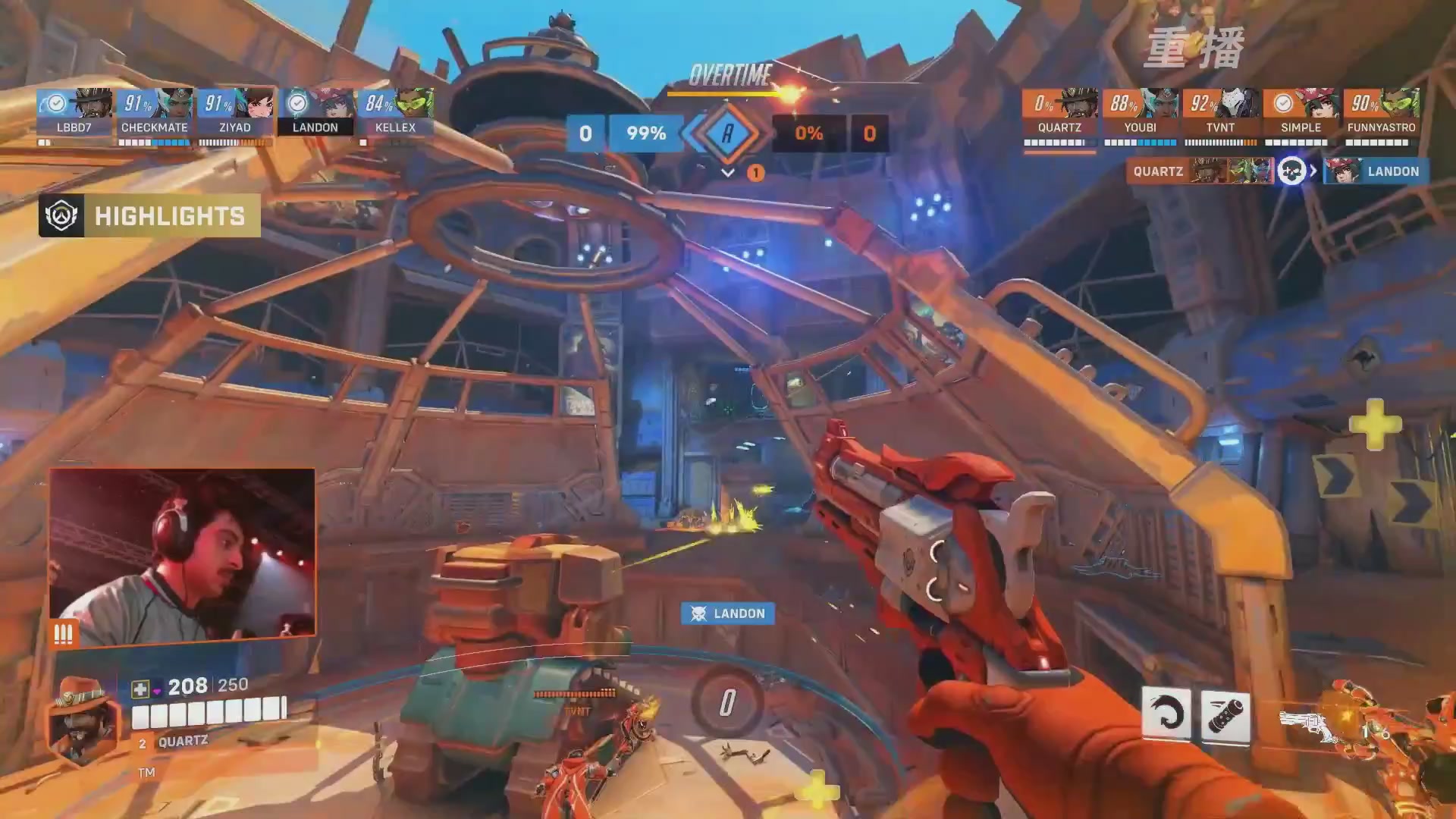Use the Magnetic Grenade ability icon

click(x=1225, y=714)
